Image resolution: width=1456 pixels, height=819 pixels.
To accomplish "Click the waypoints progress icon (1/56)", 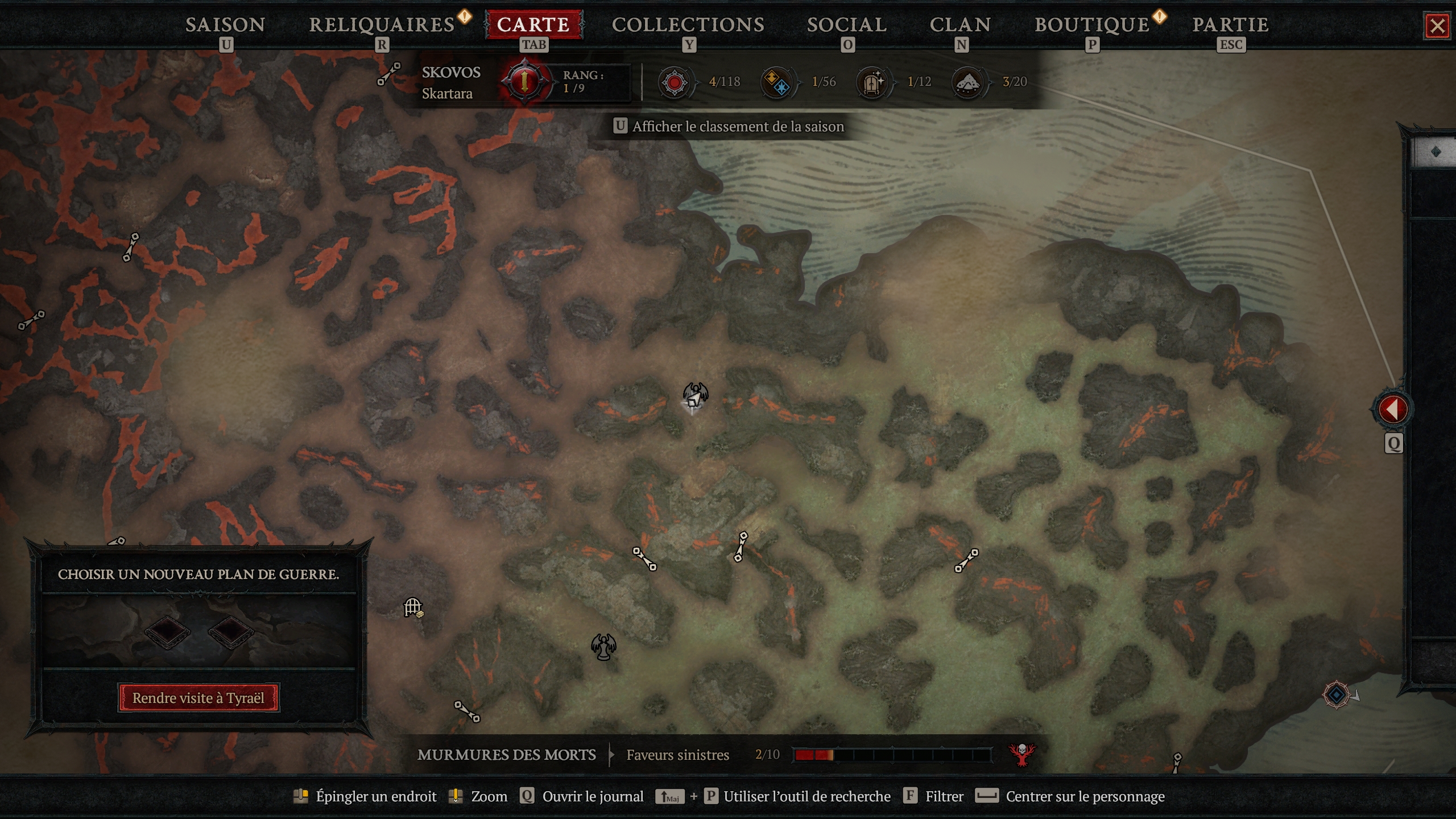I will [777, 82].
